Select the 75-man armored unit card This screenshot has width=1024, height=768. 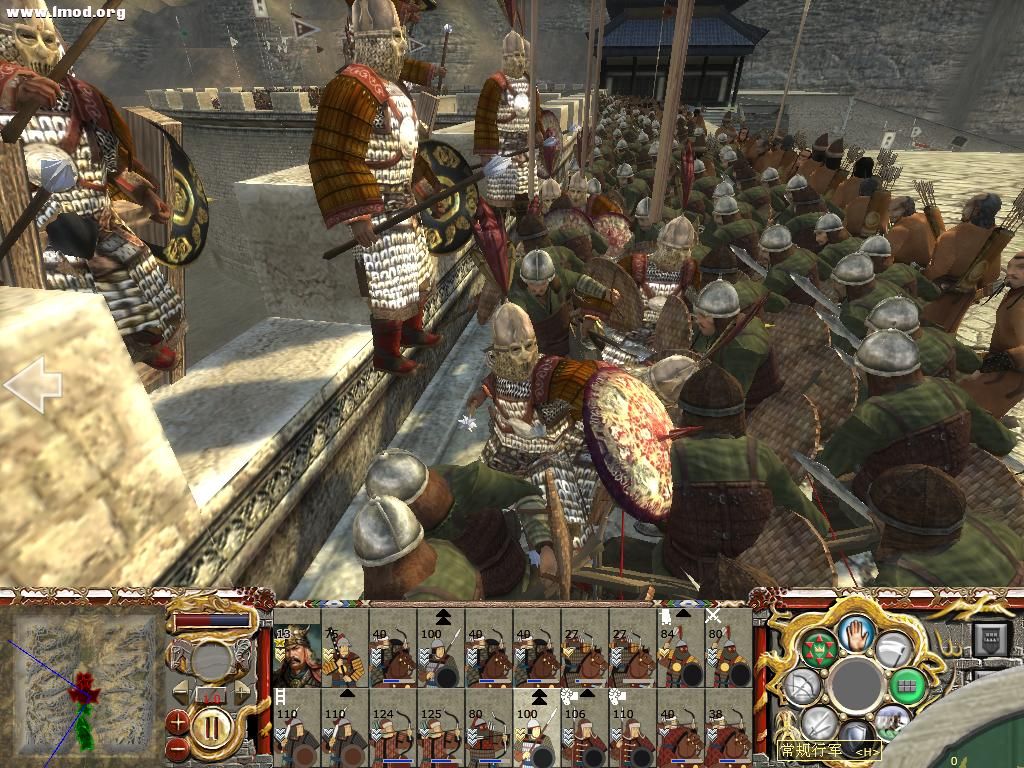tap(344, 656)
